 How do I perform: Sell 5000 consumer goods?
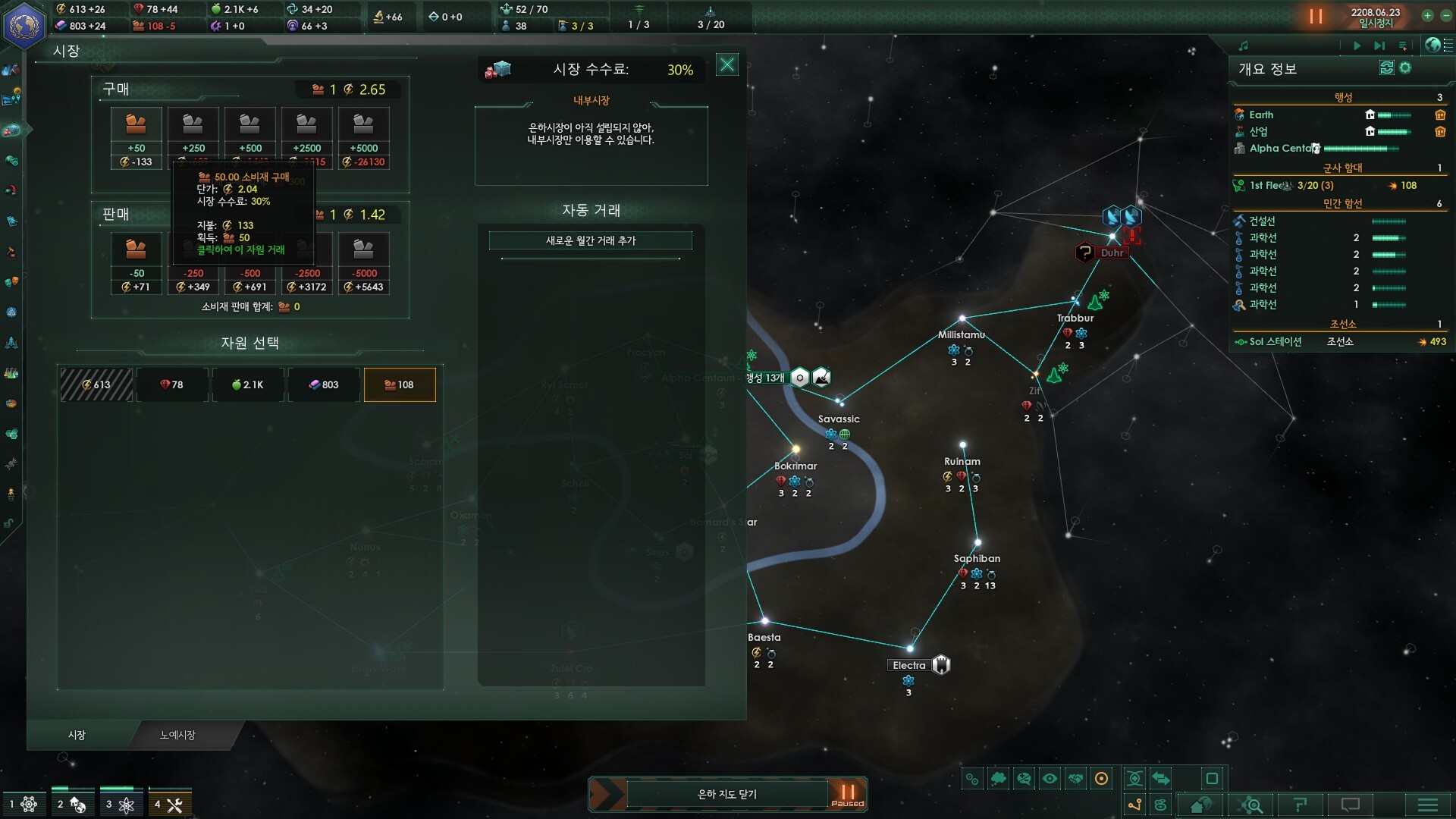(364, 262)
